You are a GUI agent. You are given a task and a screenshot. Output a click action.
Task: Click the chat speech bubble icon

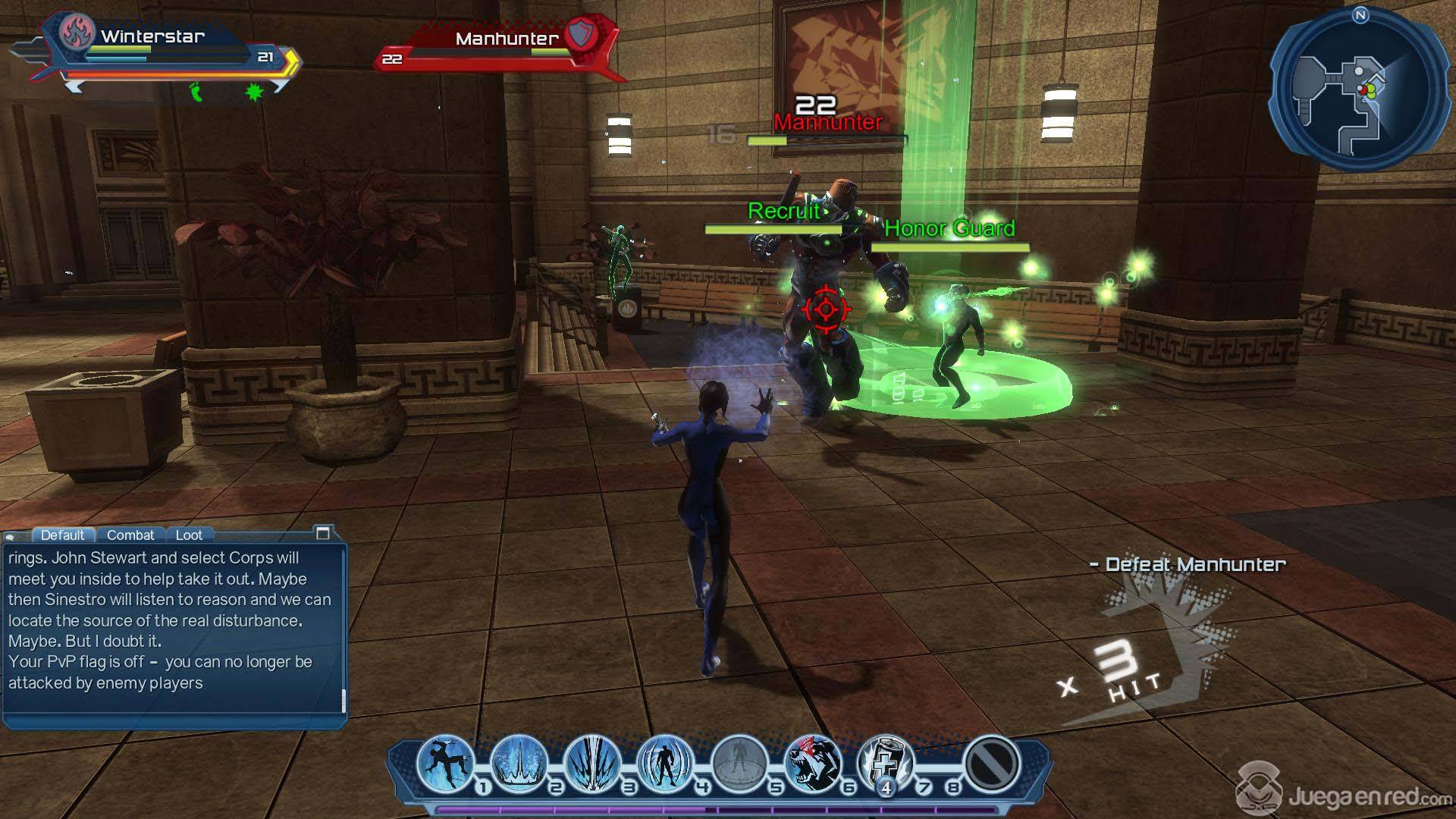11,536
